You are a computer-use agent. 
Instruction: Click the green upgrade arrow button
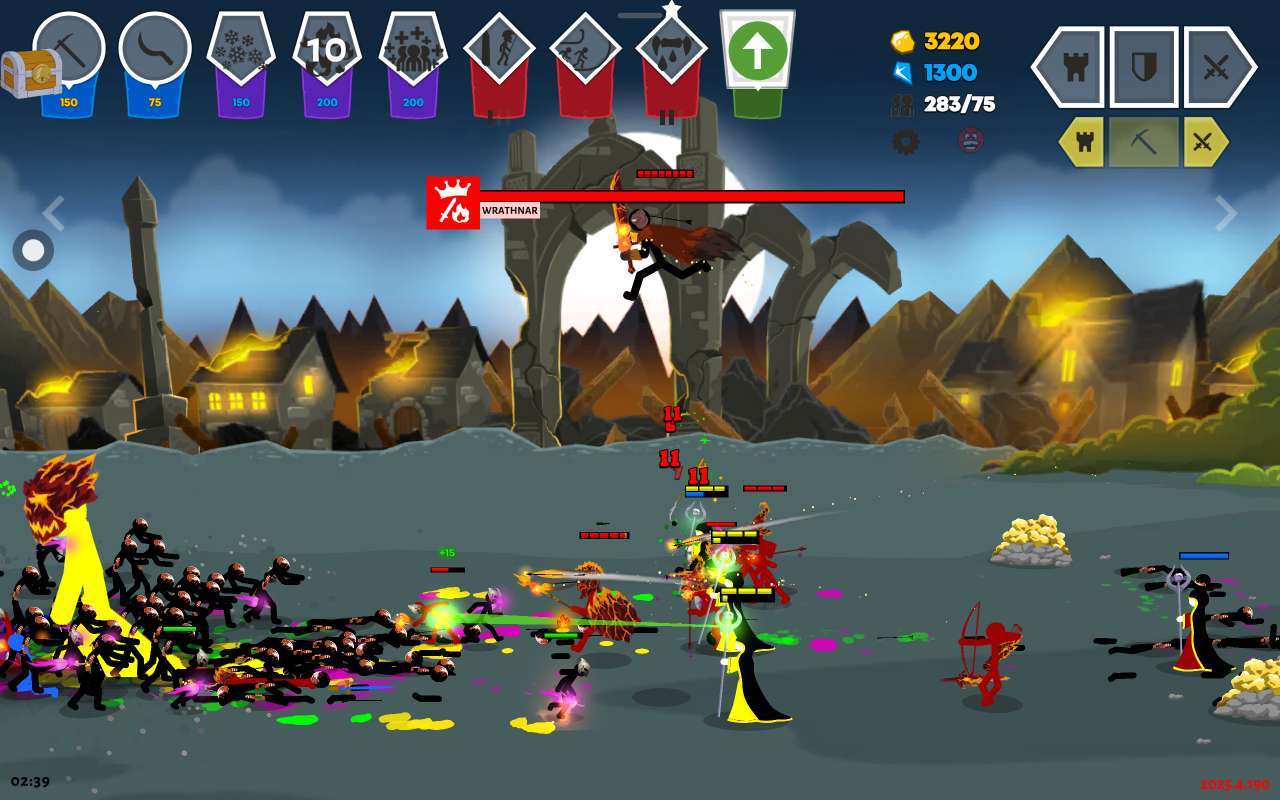point(757,52)
